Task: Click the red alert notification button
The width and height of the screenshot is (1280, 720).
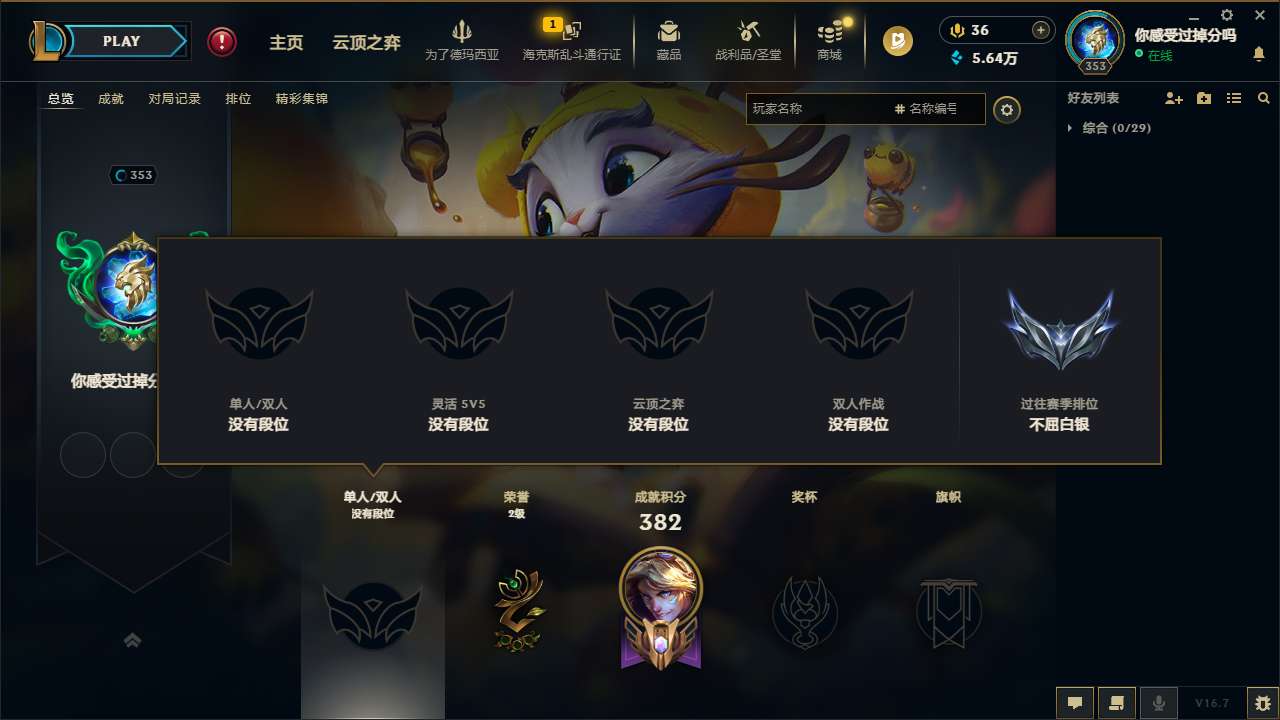Action: (221, 42)
